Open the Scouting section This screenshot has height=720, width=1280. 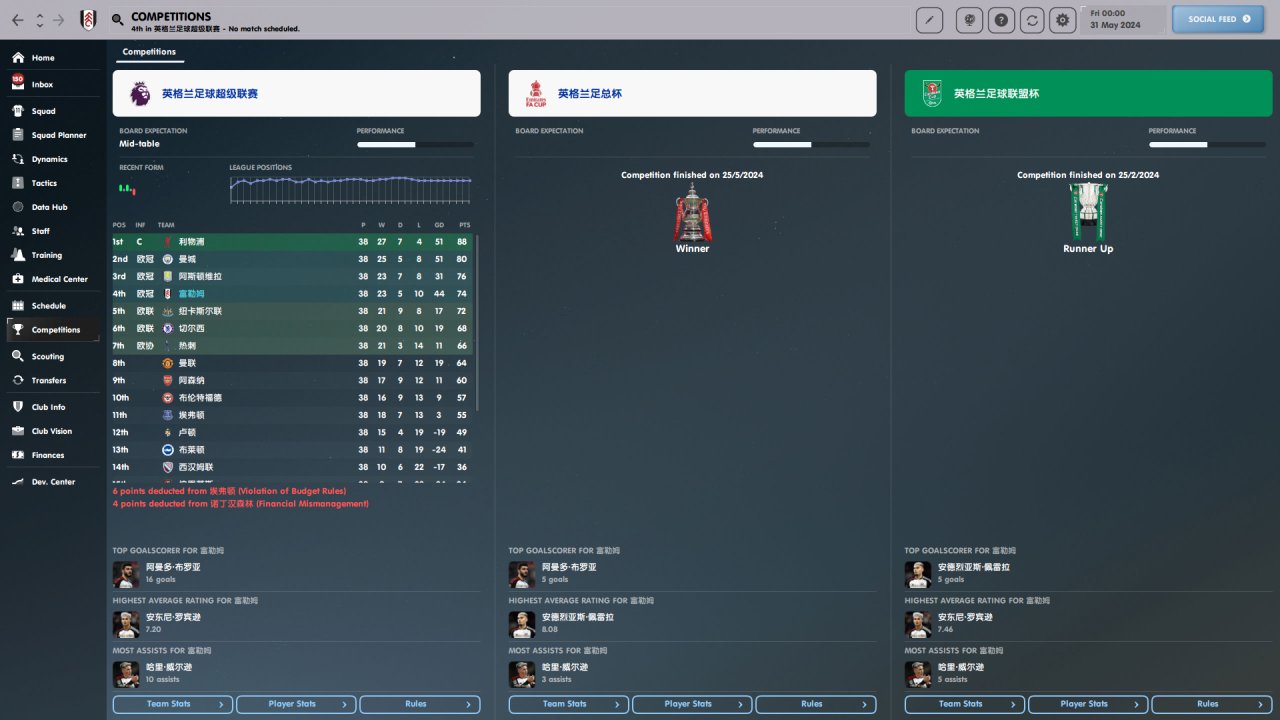click(x=47, y=356)
